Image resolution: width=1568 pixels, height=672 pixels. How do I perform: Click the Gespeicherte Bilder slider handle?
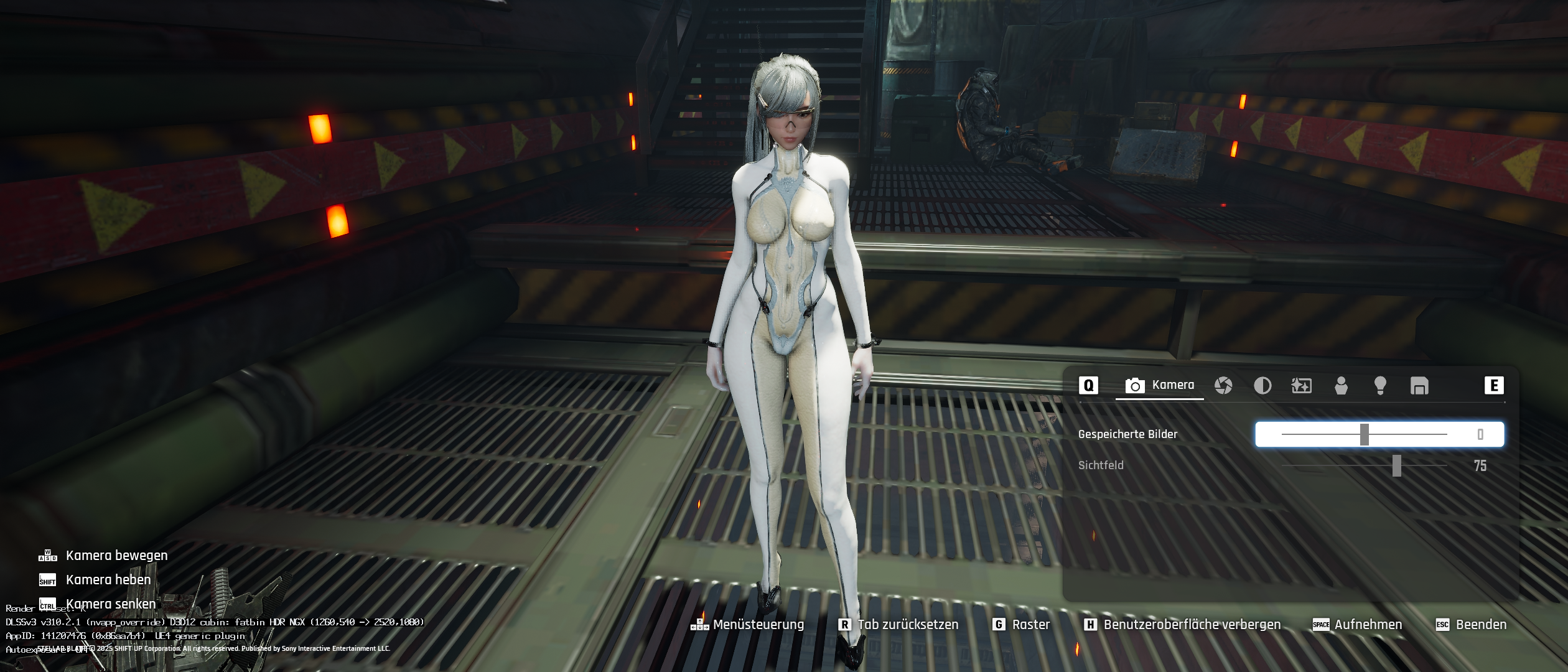1364,434
